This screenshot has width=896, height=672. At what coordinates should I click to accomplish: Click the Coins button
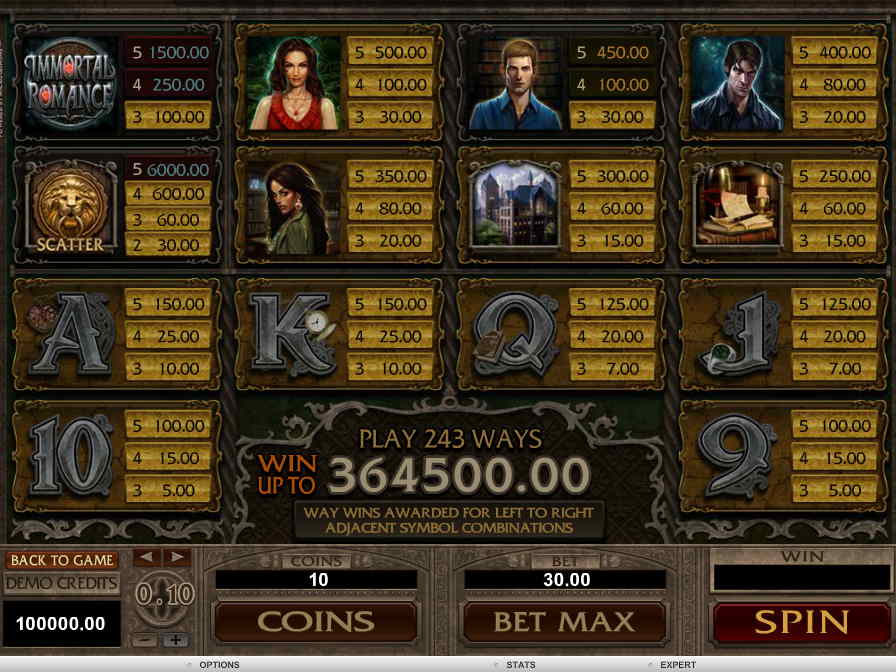316,622
